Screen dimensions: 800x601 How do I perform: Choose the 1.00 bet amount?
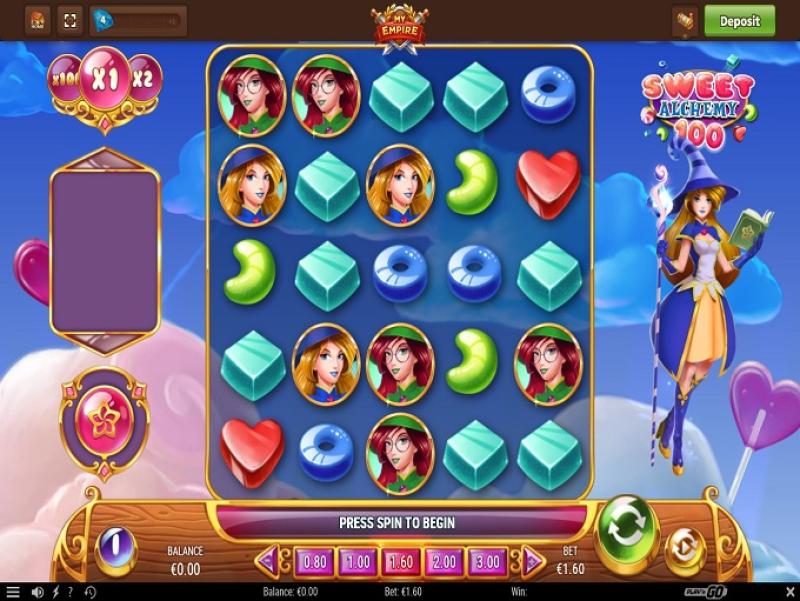coord(358,562)
